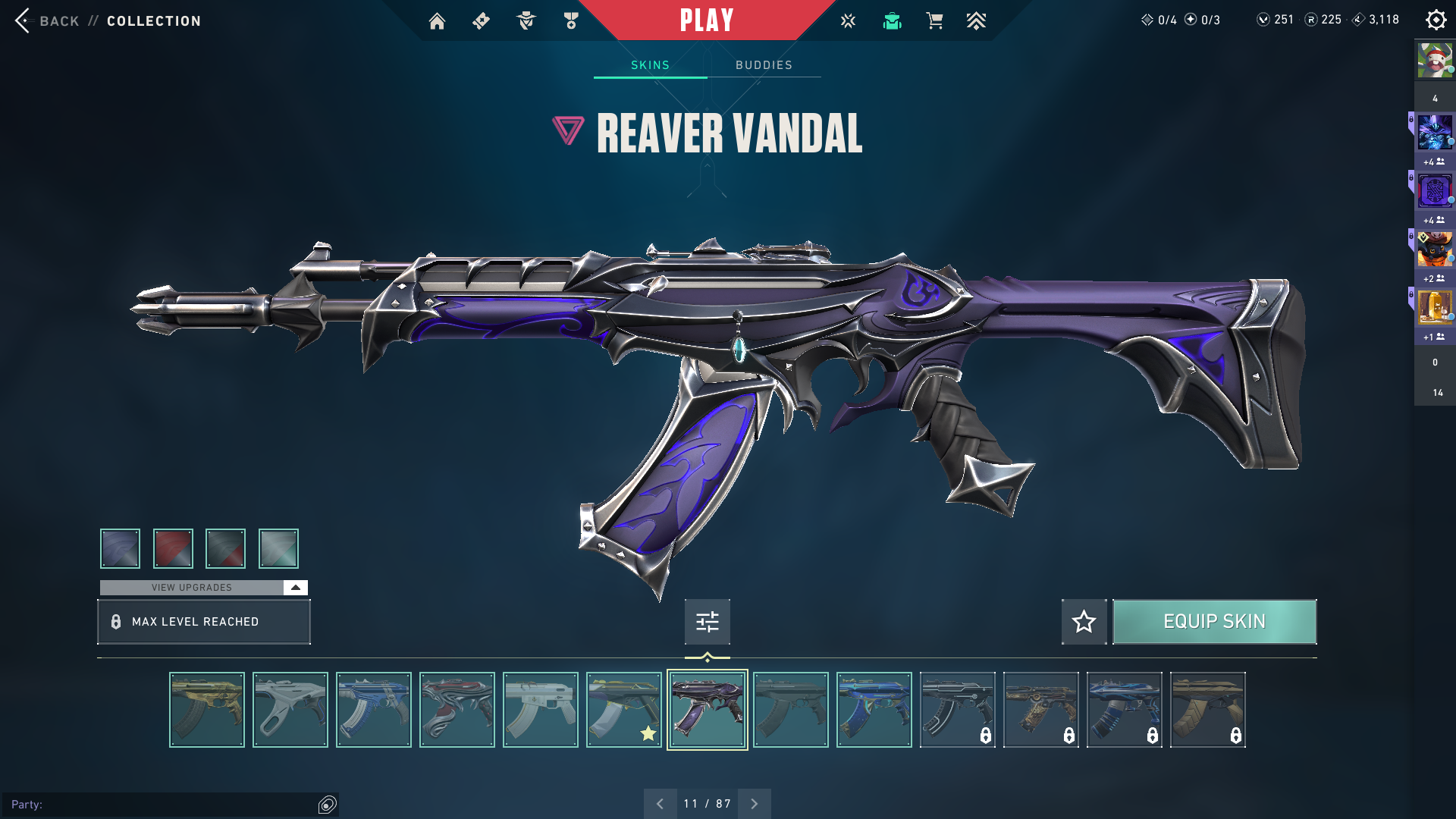Switch to the Buddies tab
This screenshot has width=1456, height=819.
coord(764,65)
